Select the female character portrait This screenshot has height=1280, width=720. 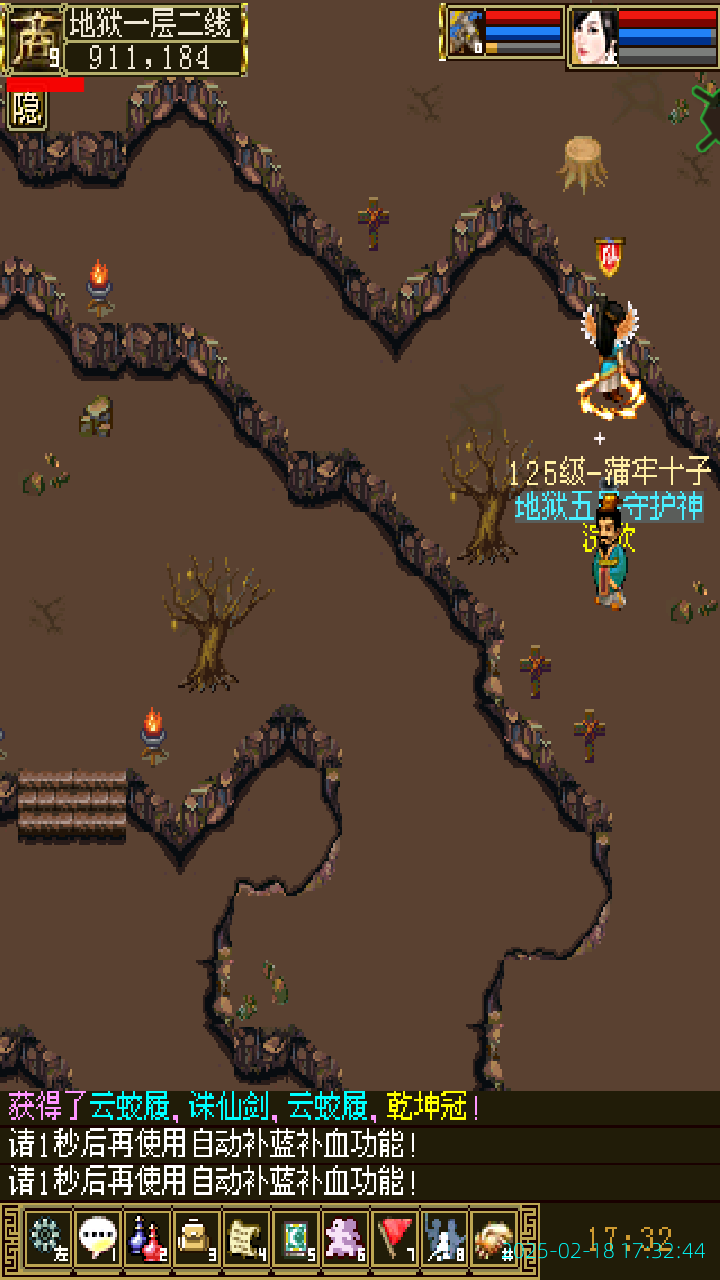pyautogui.click(x=594, y=37)
